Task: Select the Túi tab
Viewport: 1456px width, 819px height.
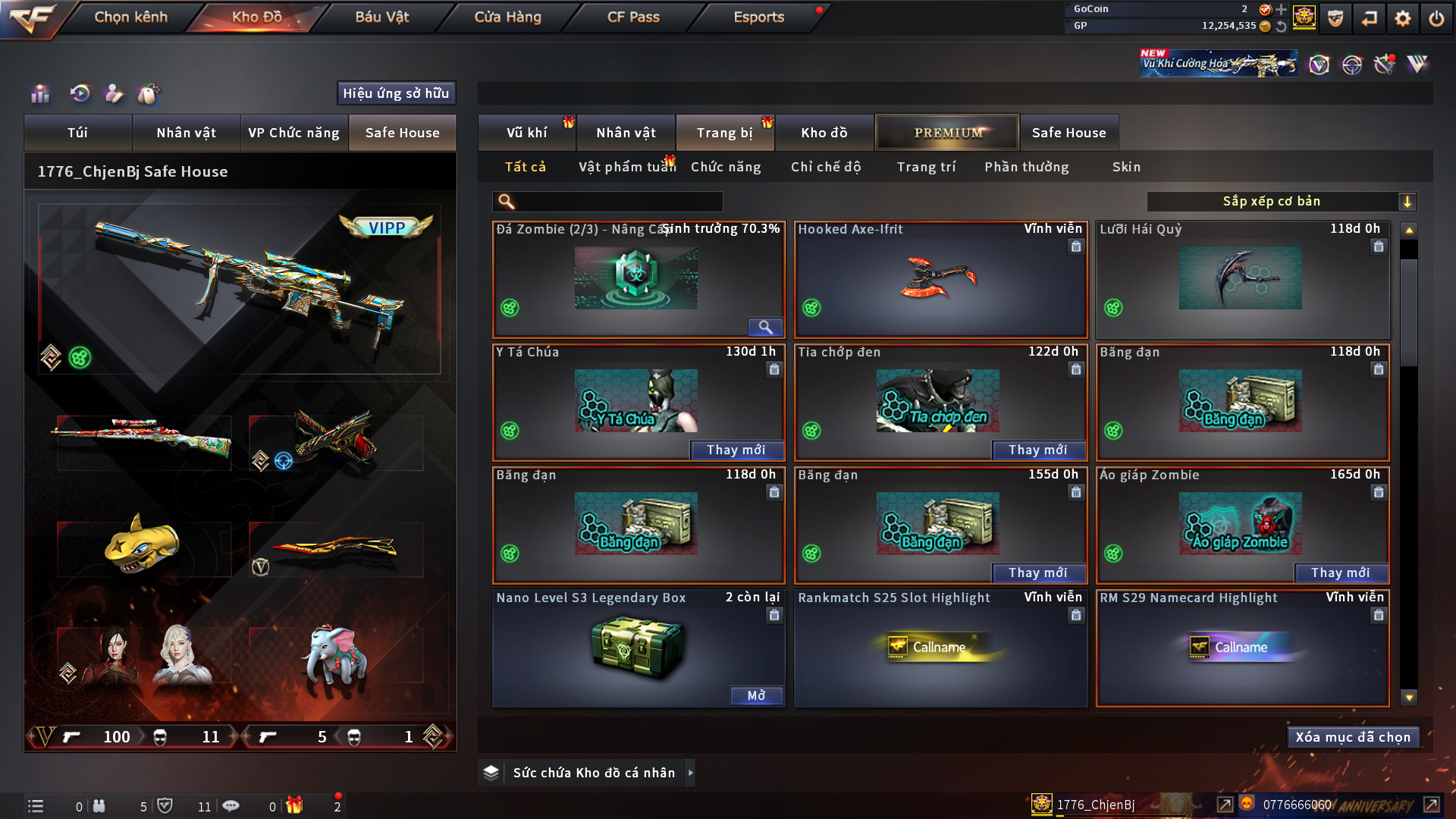Action: click(x=77, y=133)
